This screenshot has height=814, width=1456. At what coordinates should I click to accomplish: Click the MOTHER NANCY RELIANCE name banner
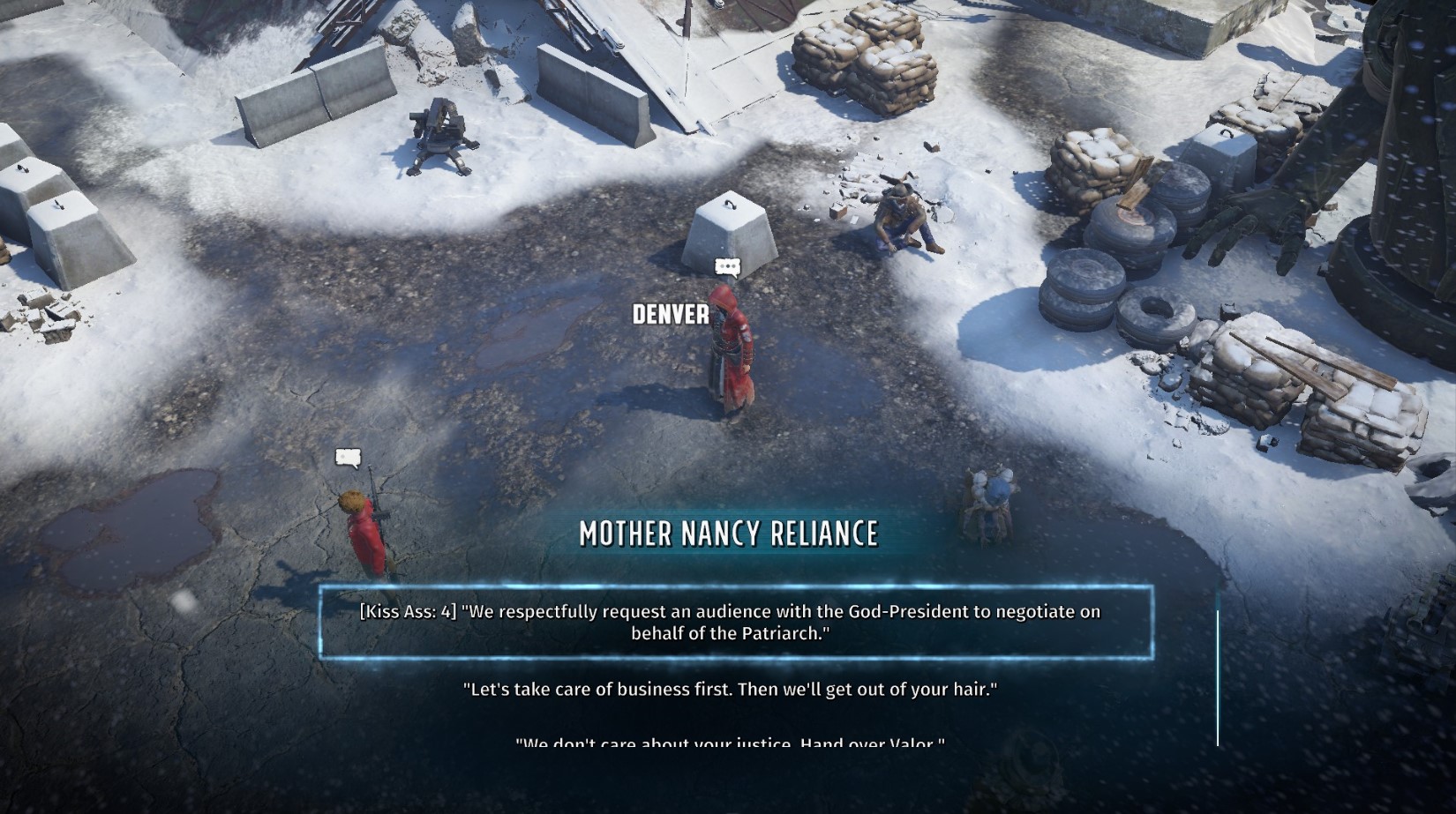[x=728, y=534]
